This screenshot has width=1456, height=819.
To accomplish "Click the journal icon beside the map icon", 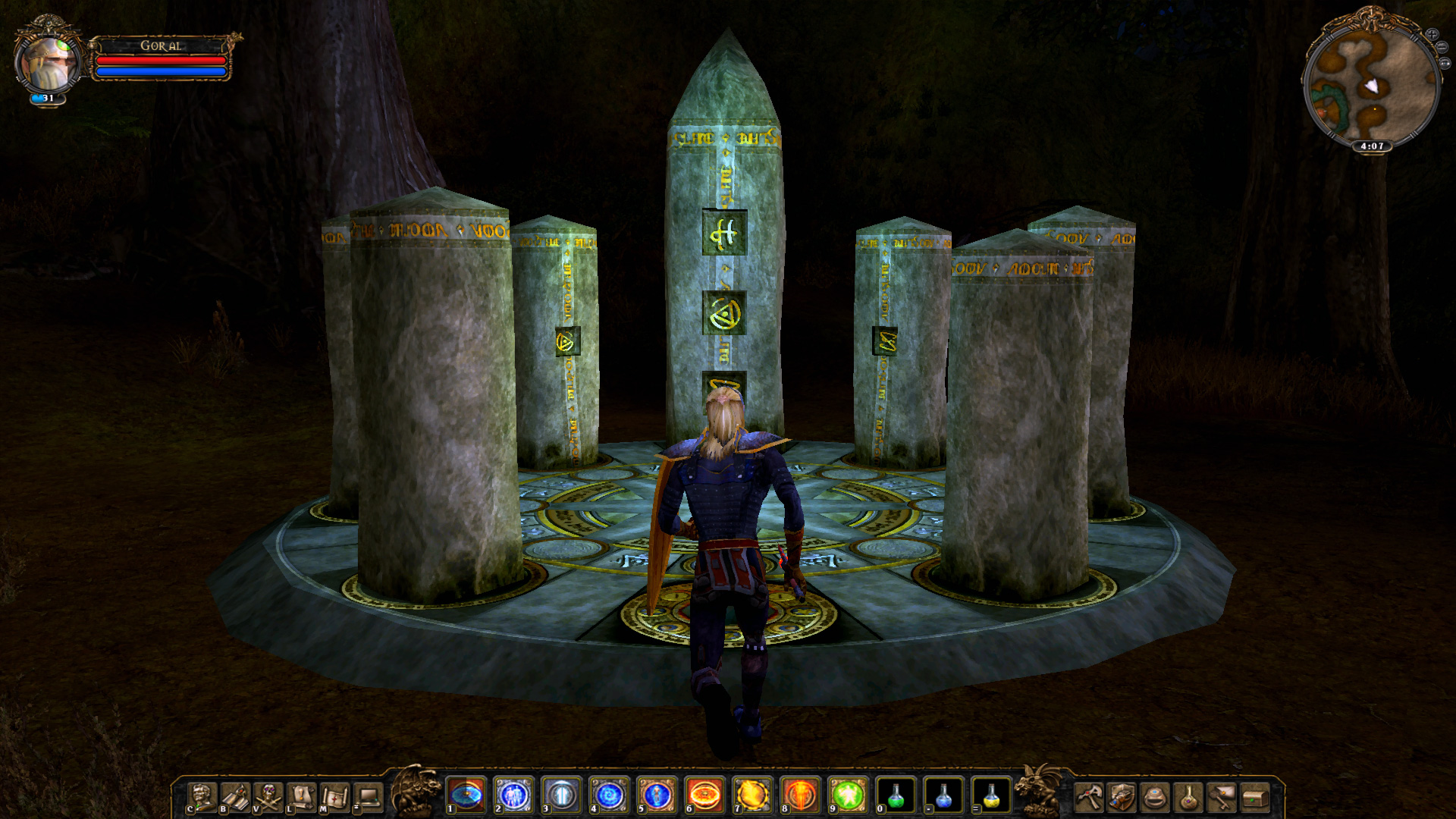I will coord(368,797).
